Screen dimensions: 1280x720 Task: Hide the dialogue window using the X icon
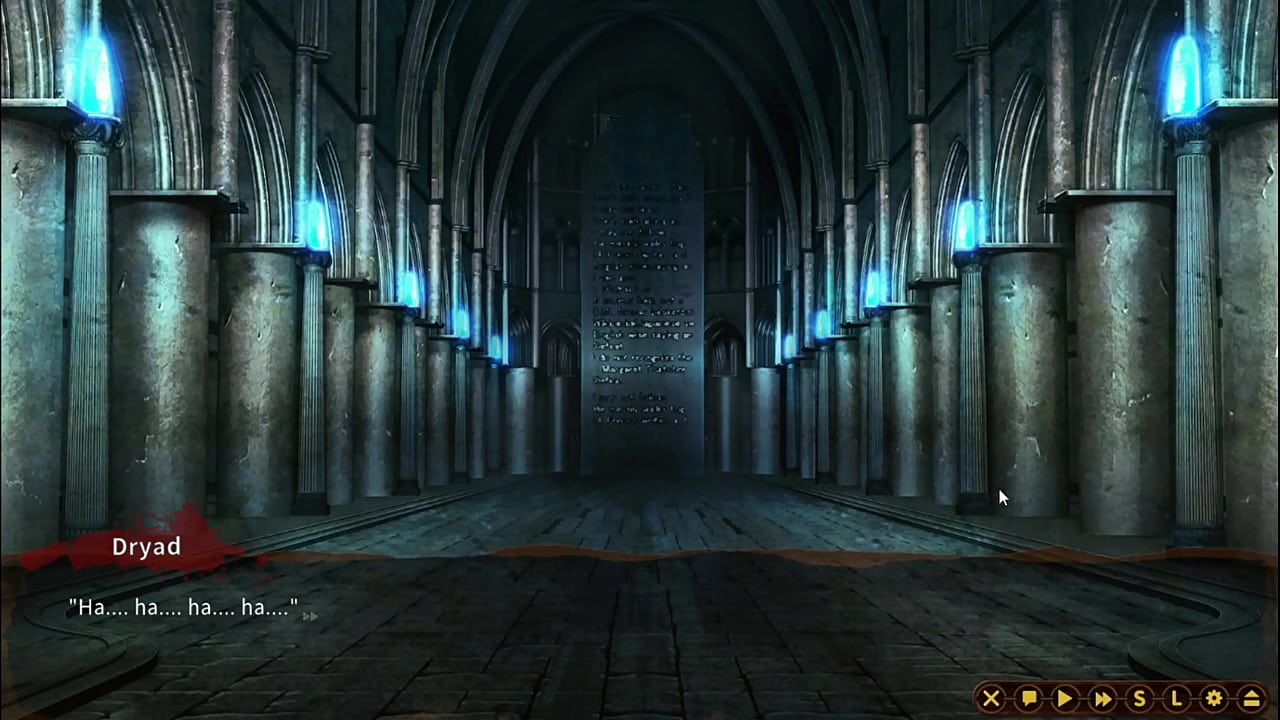pyautogui.click(x=991, y=699)
